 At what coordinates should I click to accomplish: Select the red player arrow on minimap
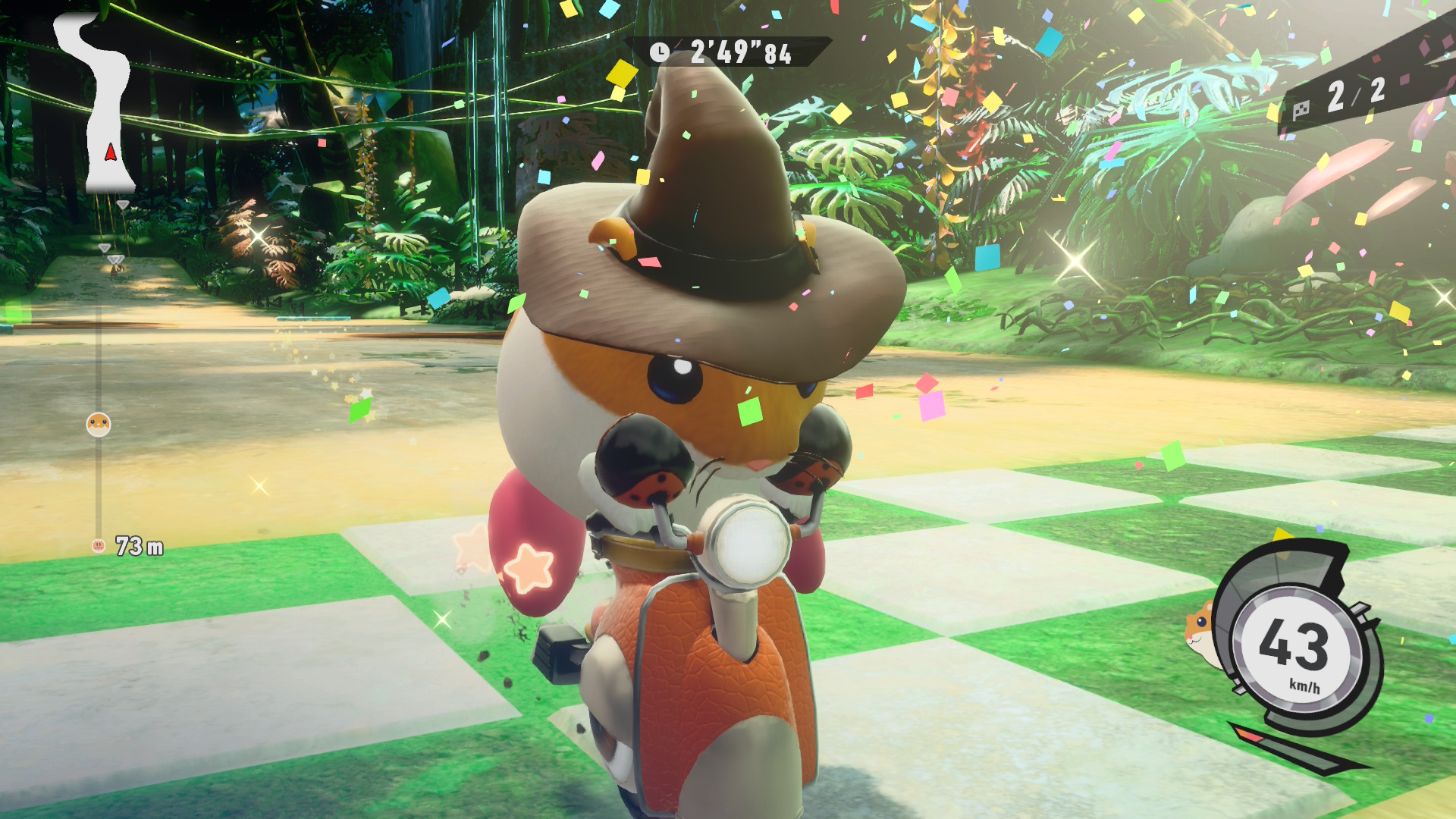click(111, 152)
